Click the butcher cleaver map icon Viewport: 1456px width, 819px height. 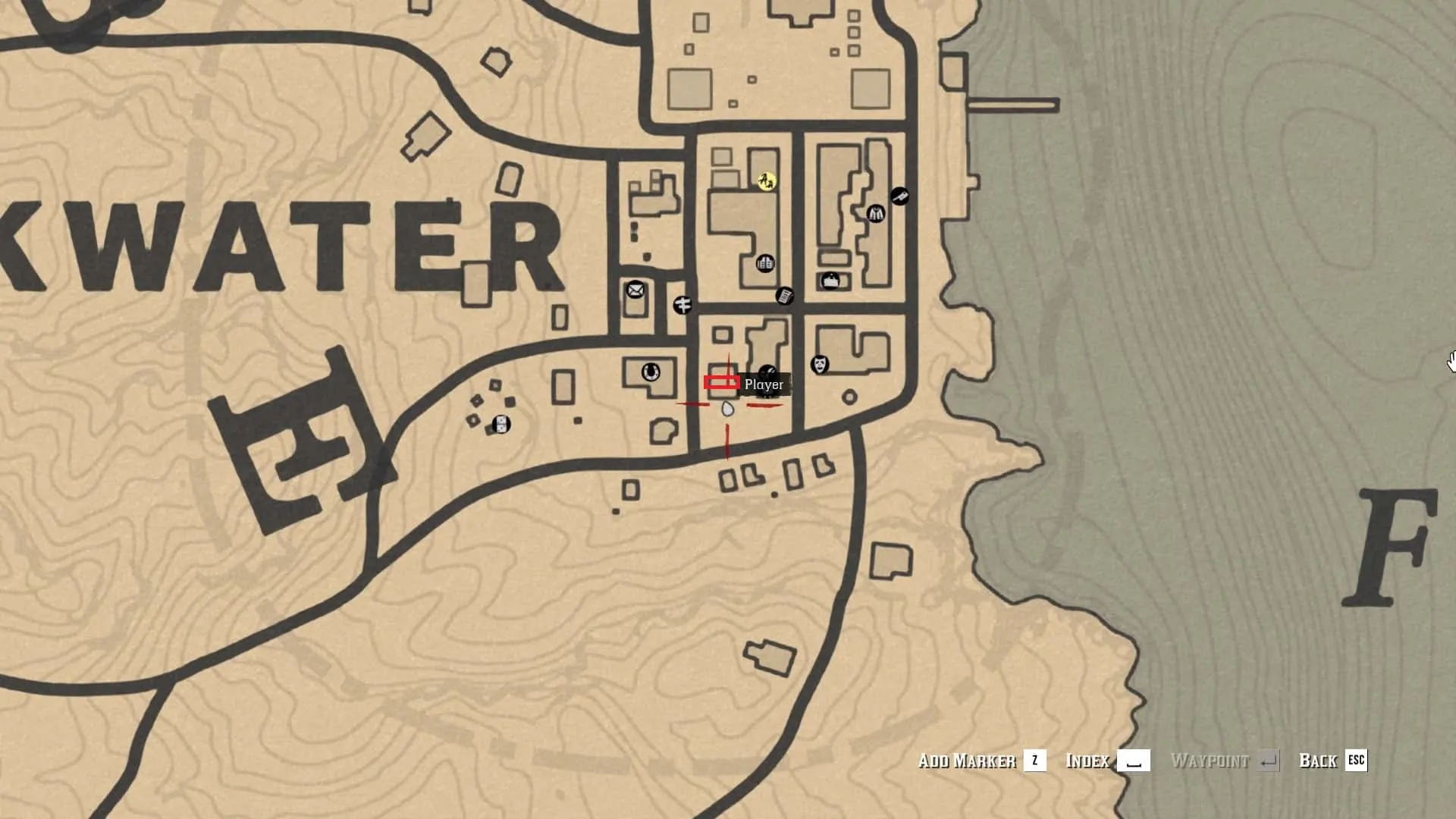click(899, 196)
